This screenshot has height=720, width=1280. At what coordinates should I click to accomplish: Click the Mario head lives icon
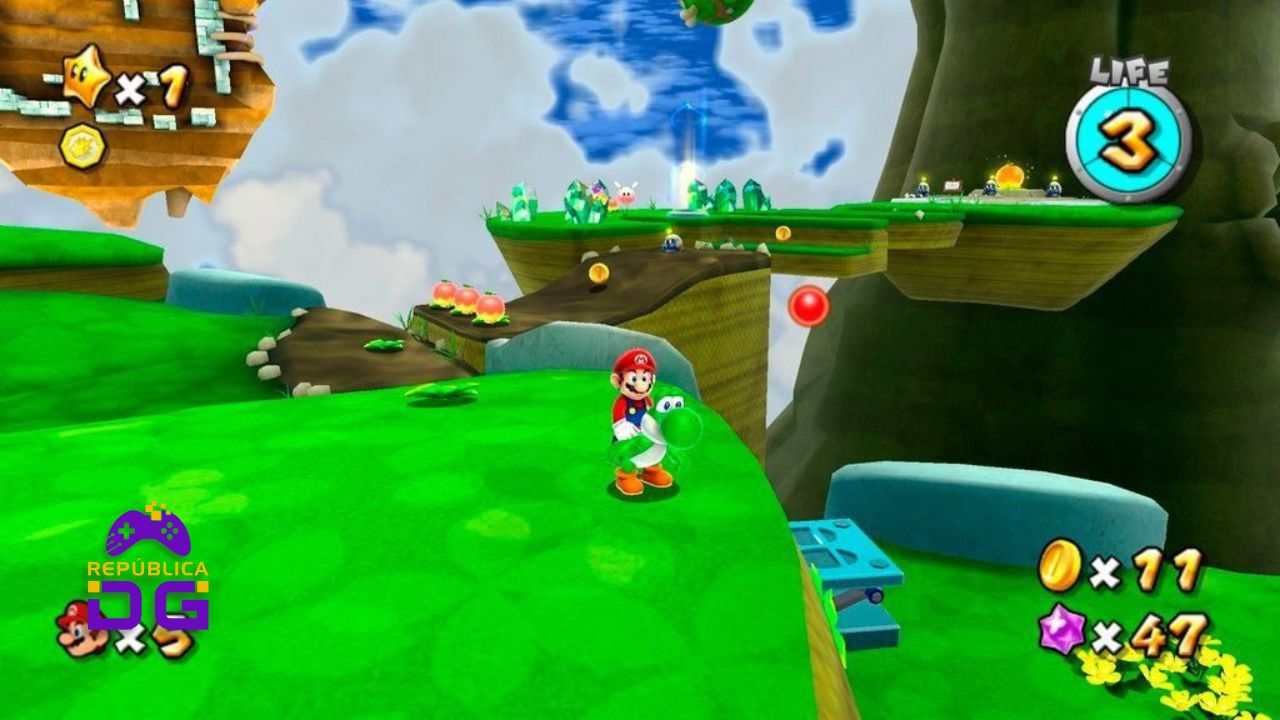[x=77, y=628]
